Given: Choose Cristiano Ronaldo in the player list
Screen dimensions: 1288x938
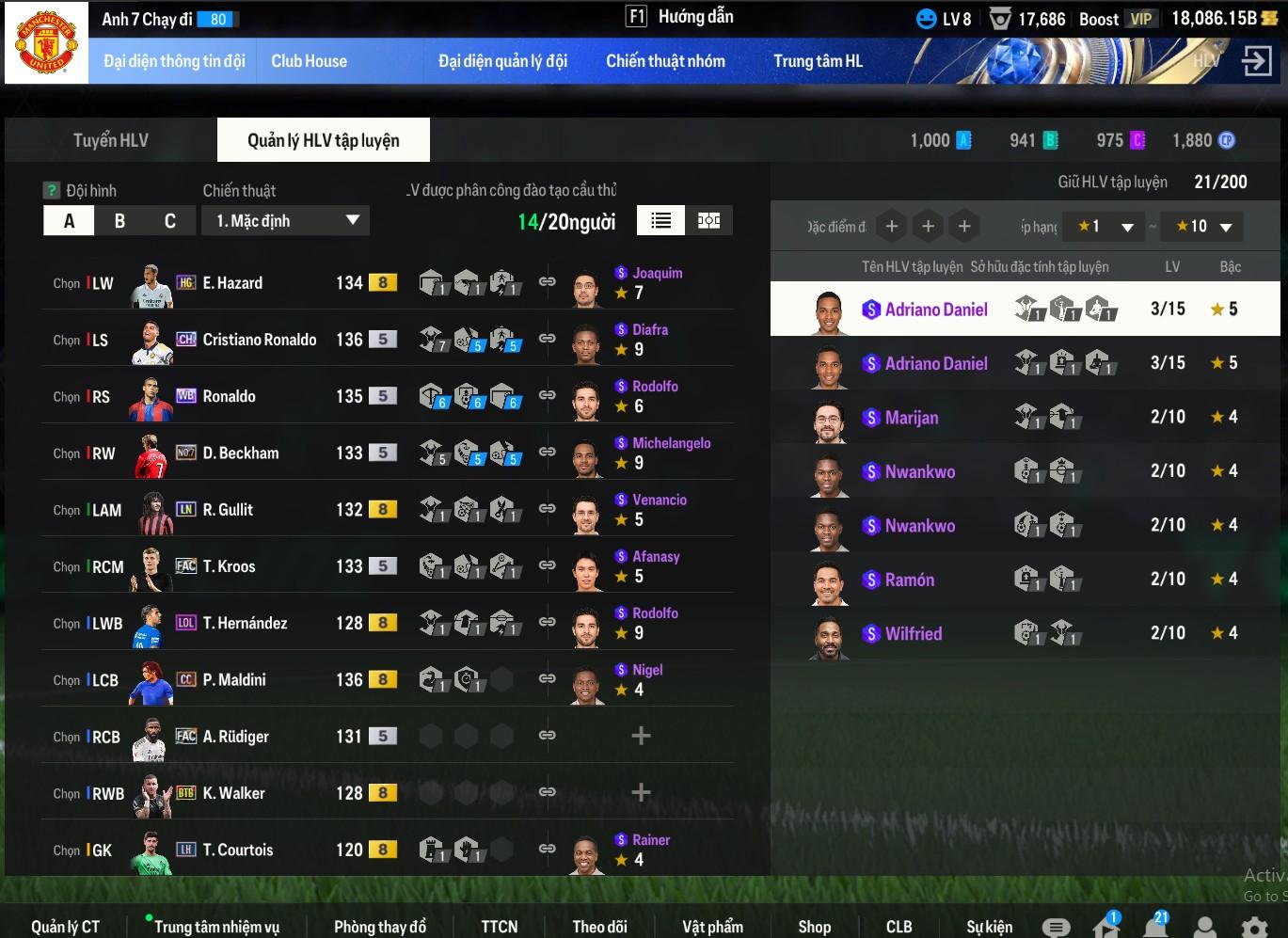Looking at the screenshot, I should coord(259,340).
